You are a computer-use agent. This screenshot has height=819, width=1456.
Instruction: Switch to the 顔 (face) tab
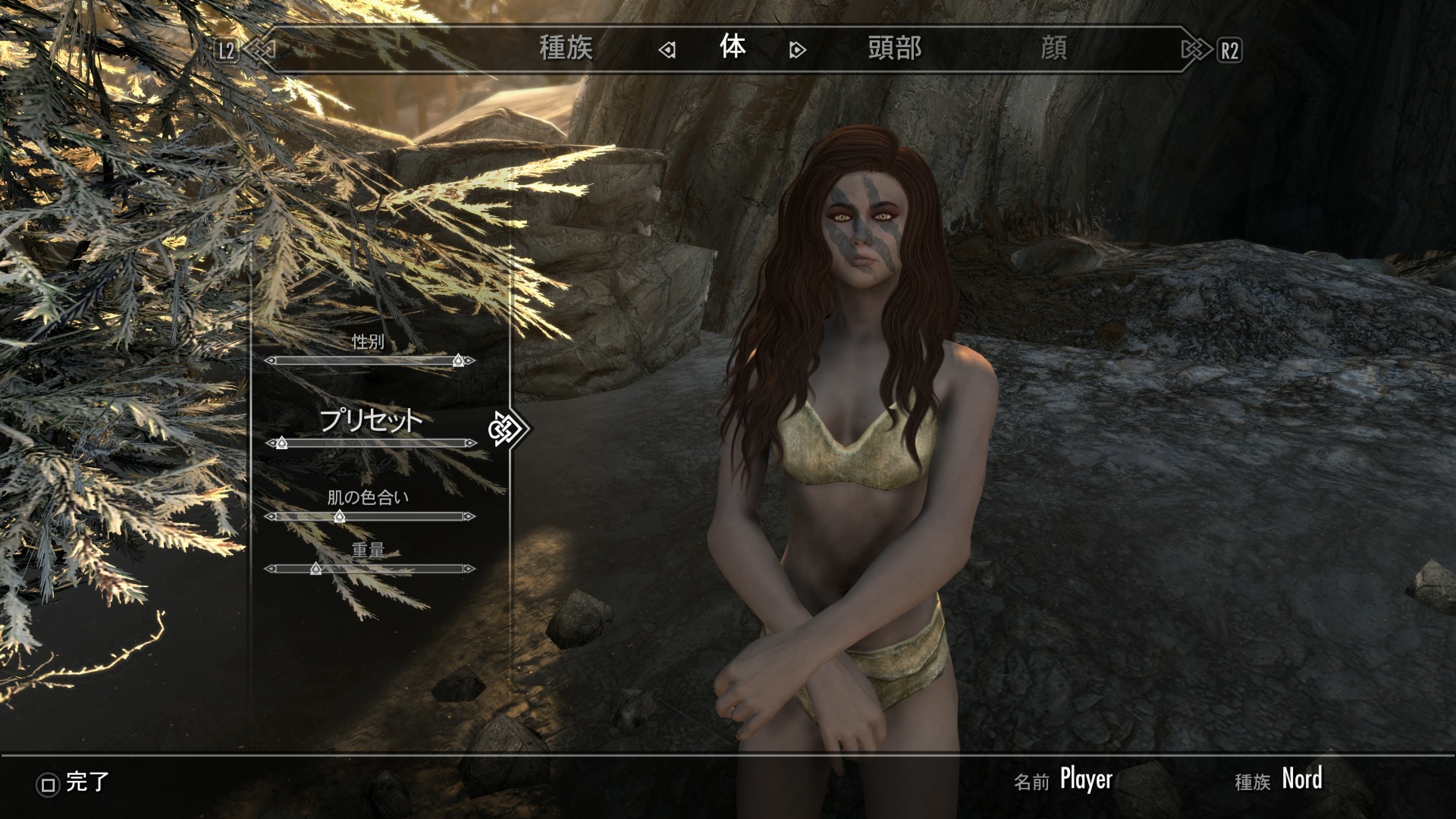coord(1053,49)
